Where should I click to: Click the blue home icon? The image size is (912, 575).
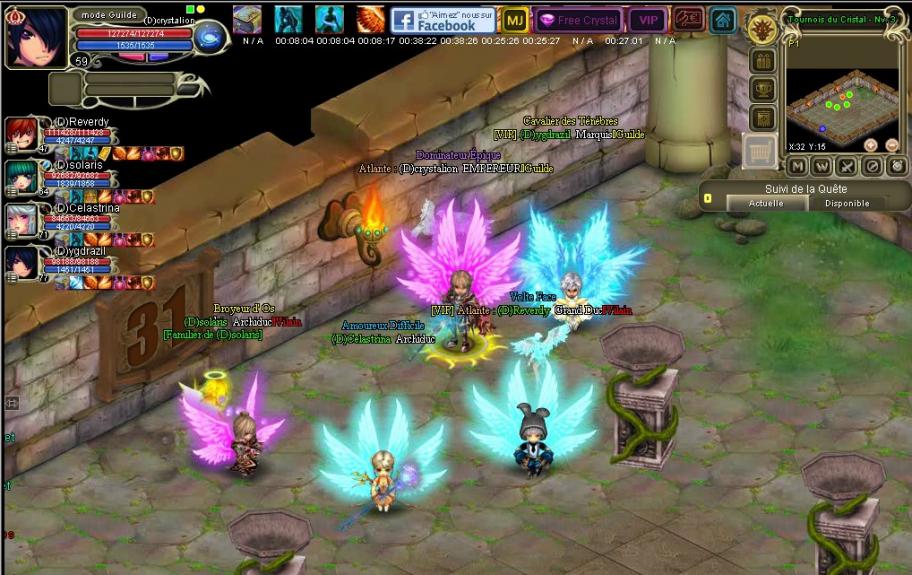pos(723,20)
